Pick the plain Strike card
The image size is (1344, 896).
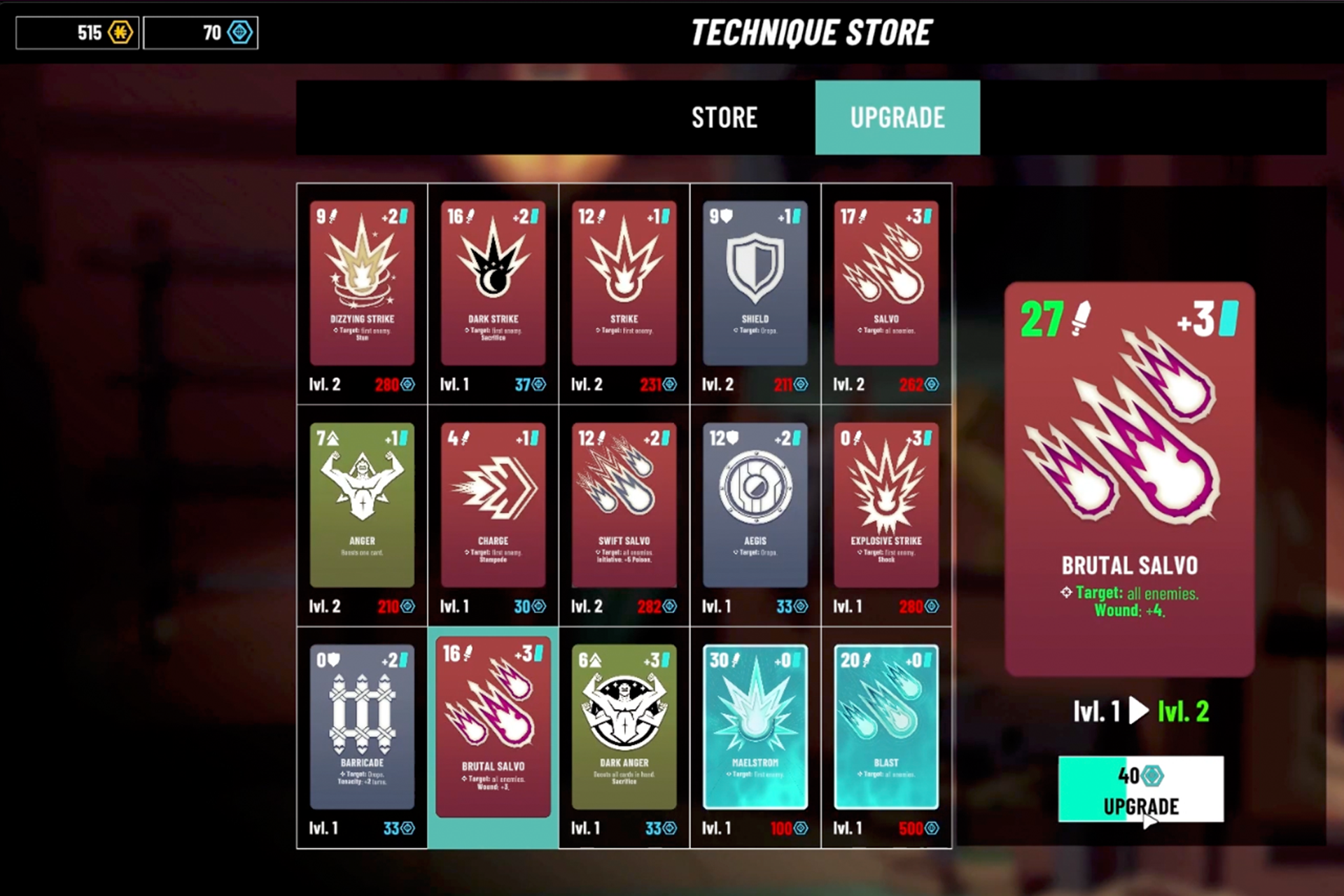pyautogui.click(x=624, y=283)
